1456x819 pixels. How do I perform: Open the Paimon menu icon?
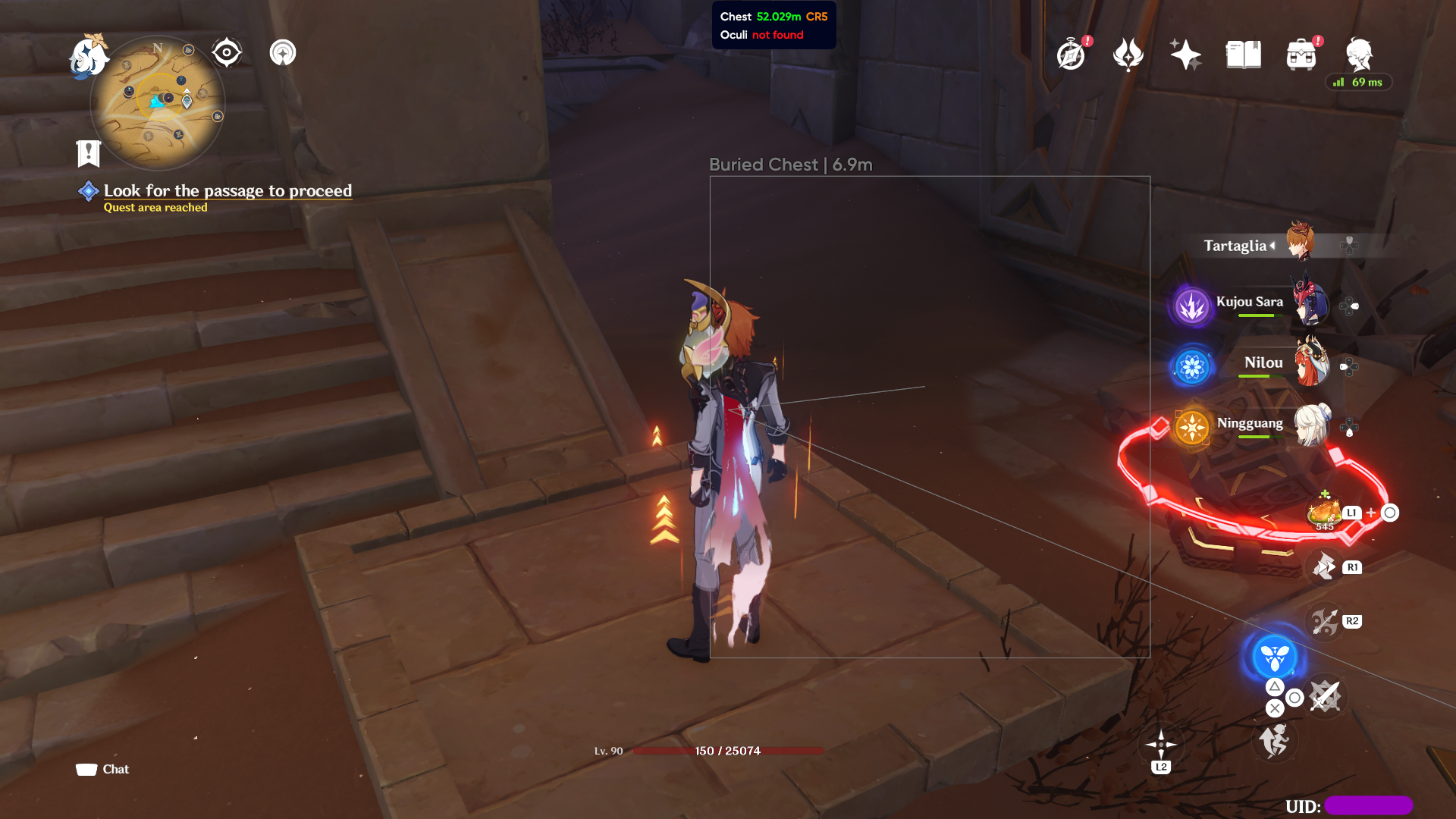(89, 56)
